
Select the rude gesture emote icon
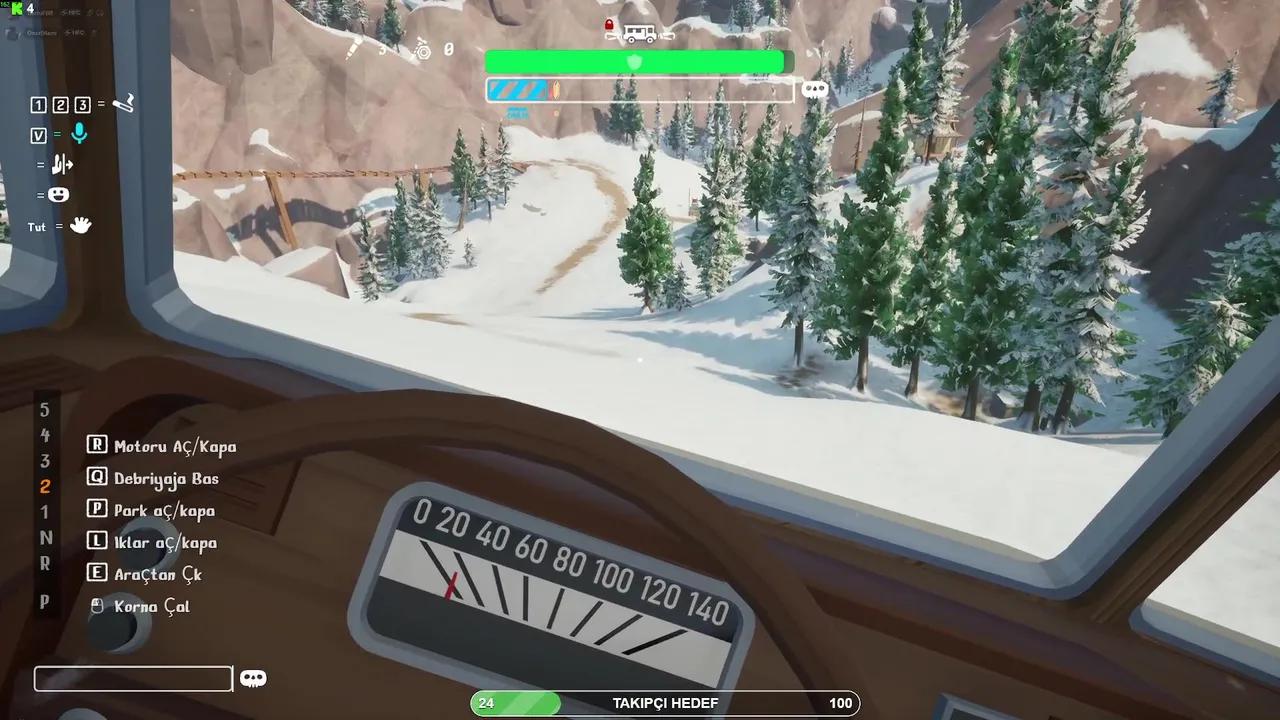(x=62, y=165)
